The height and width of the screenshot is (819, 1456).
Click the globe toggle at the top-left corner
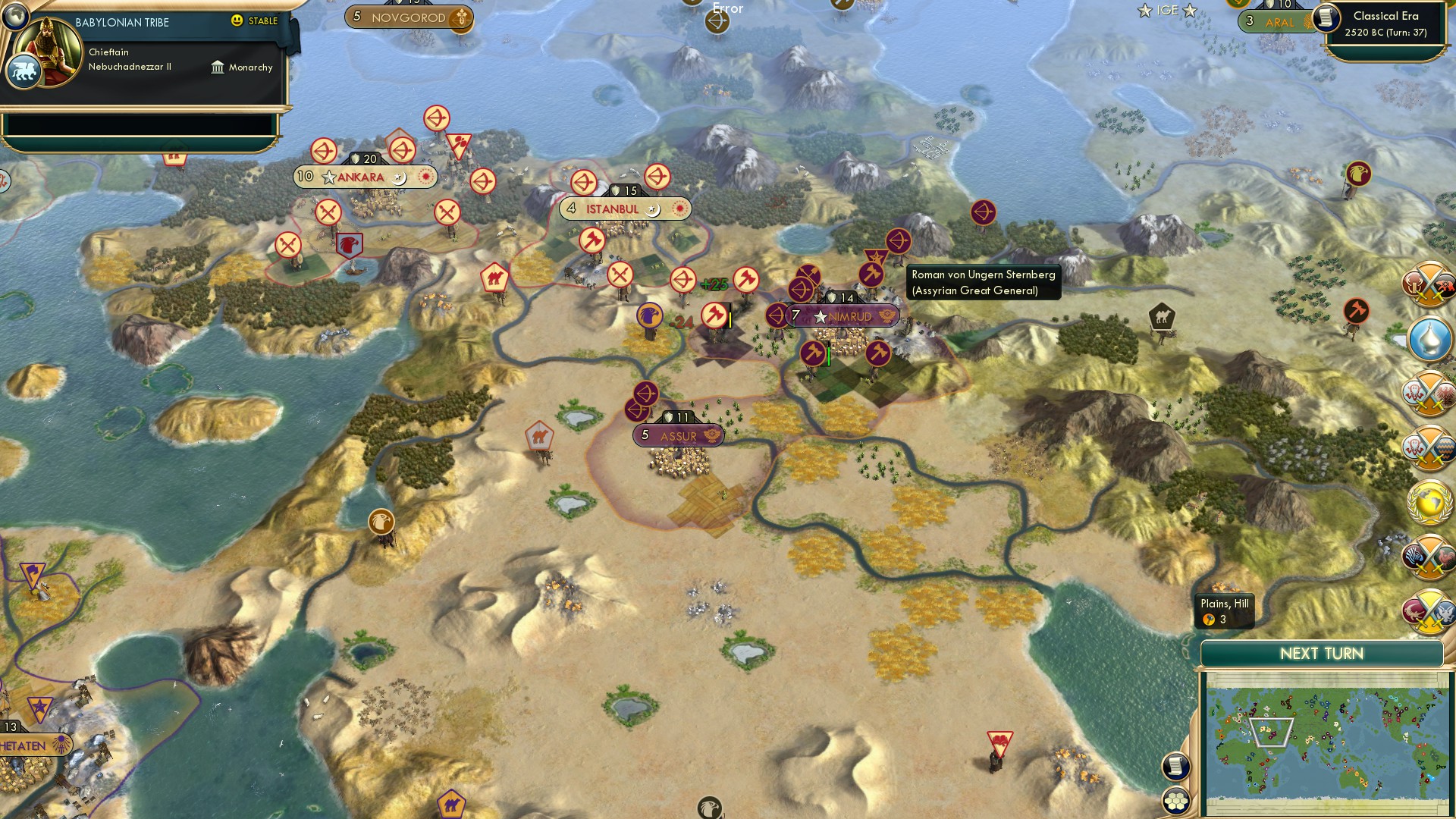click(15, 15)
